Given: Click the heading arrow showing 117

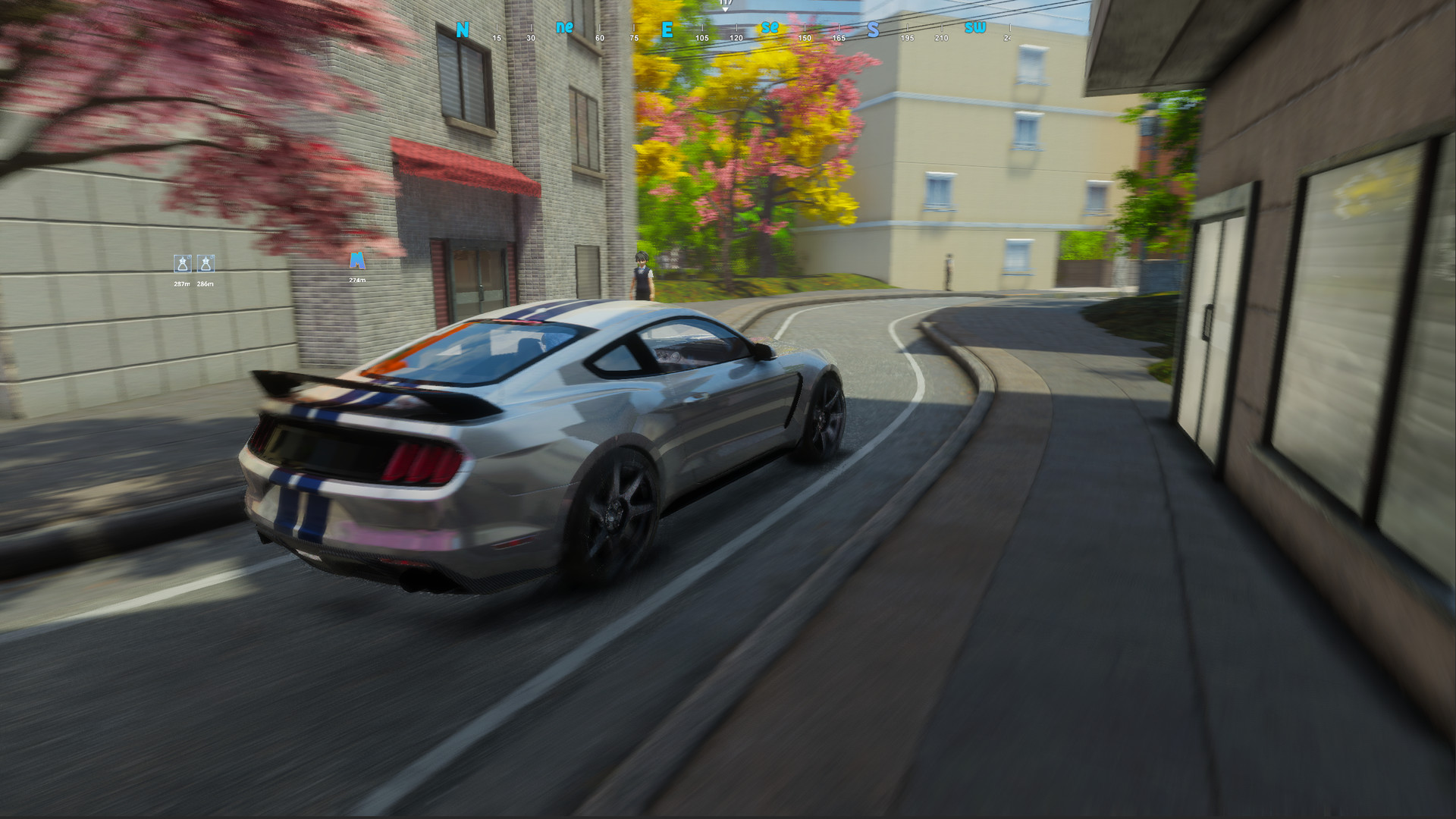Looking at the screenshot, I should [725, 6].
